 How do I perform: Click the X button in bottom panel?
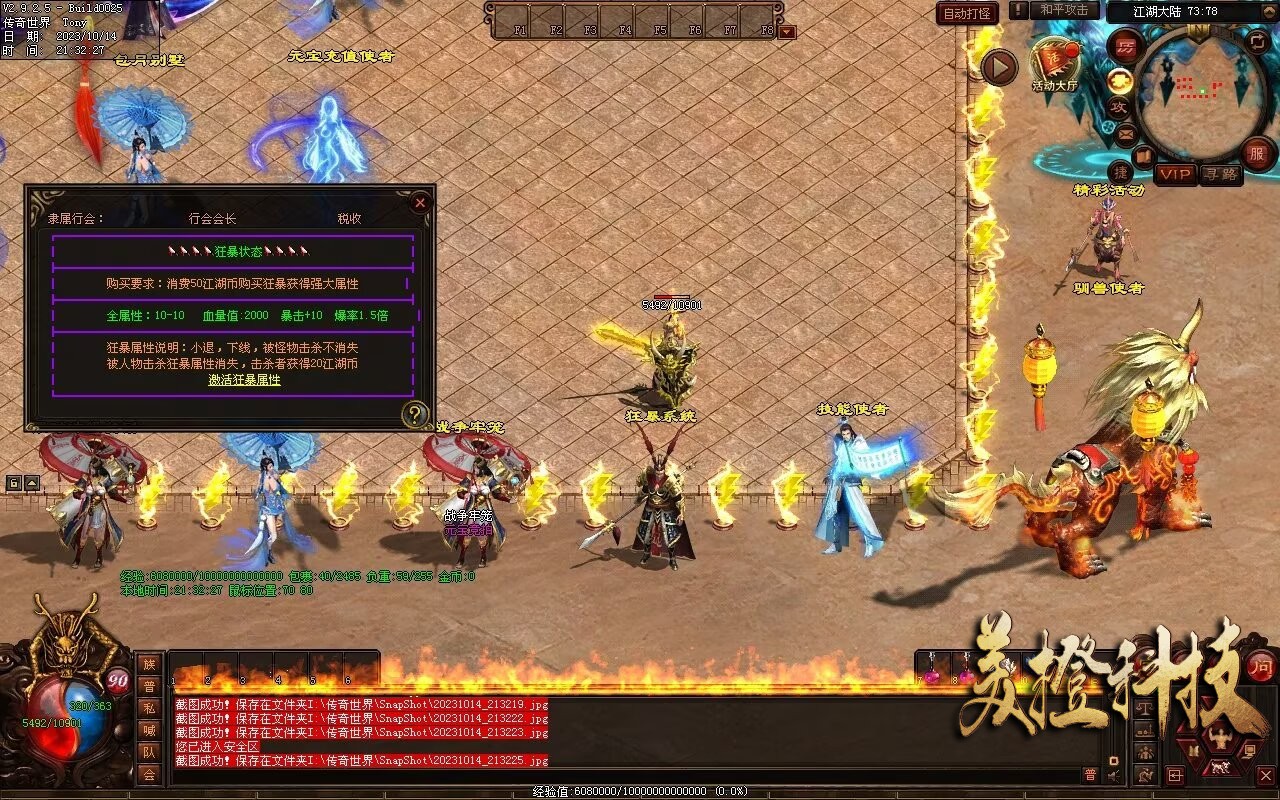(x=1265, y=775)
